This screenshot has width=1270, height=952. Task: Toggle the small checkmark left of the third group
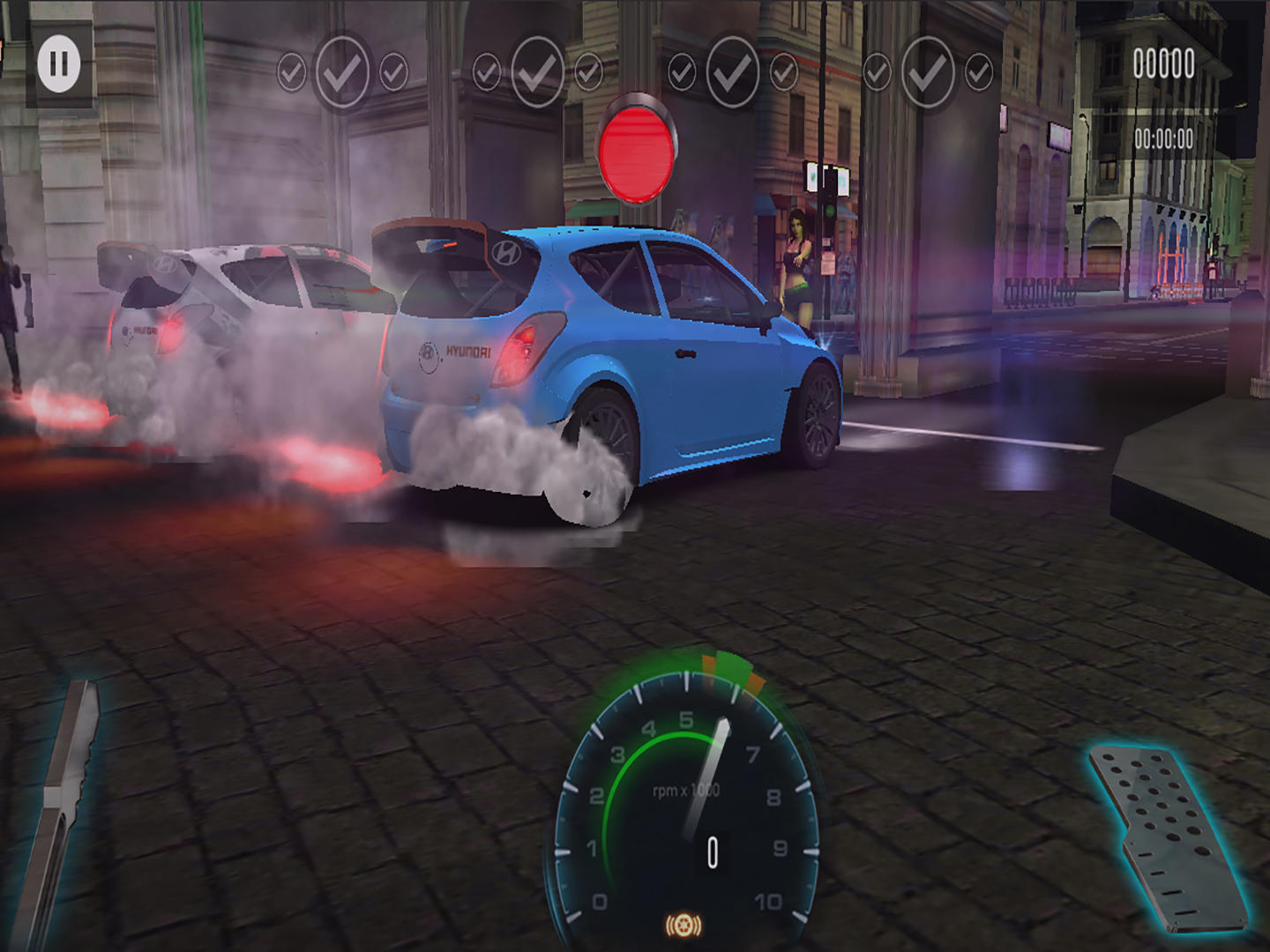(x=683, y=71)
